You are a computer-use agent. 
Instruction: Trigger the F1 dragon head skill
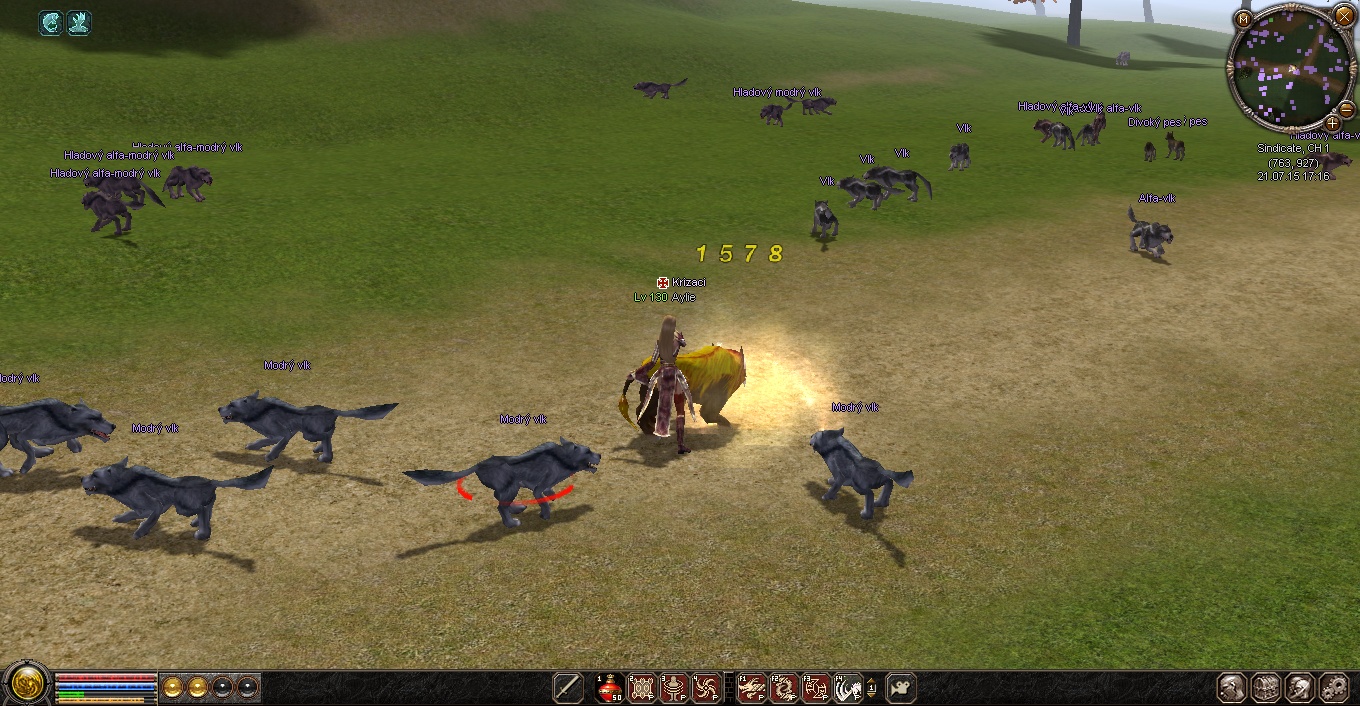pos(752,688)
